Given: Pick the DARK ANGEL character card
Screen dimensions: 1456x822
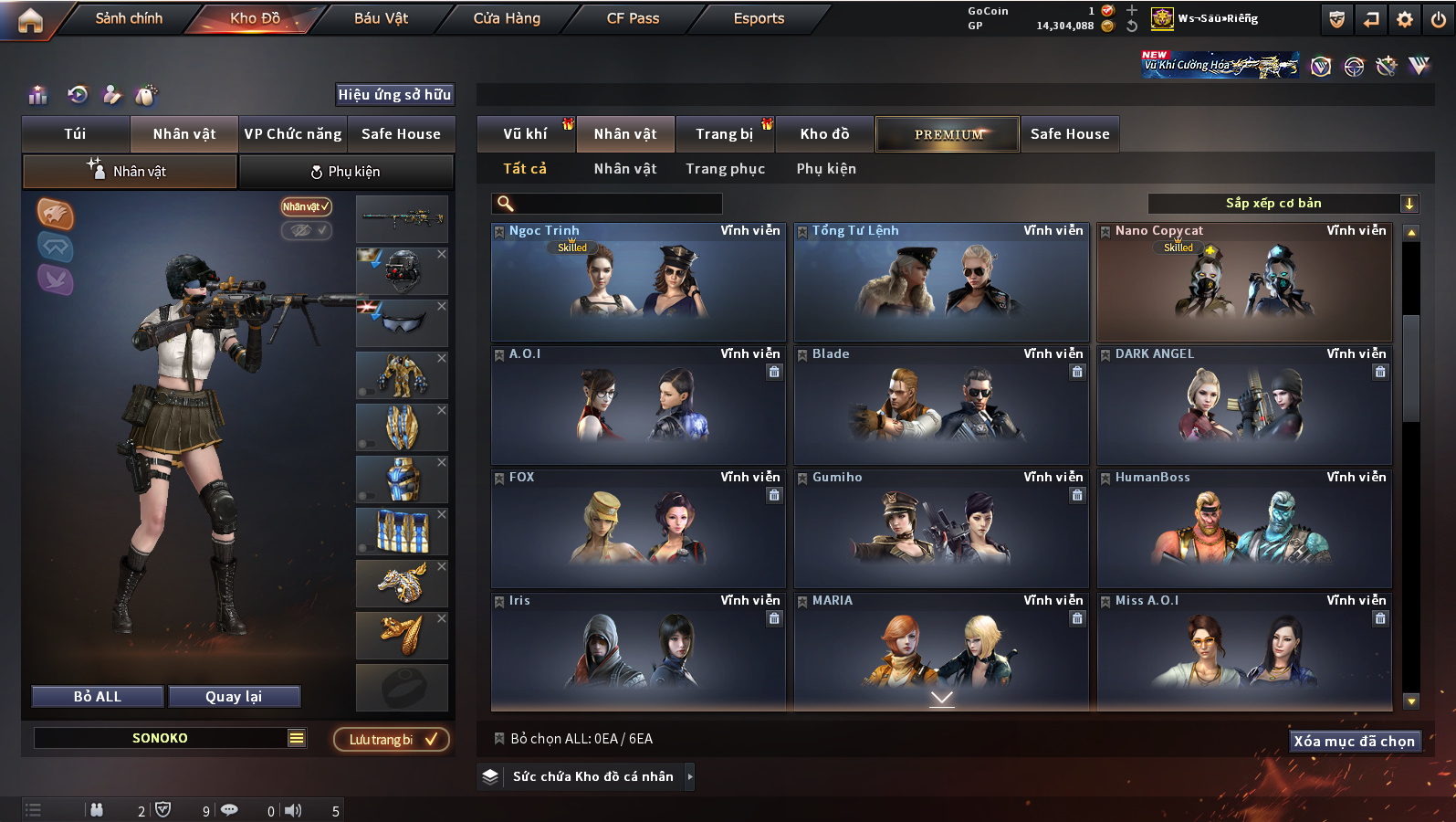Looking at the screenshot, I should (x=1243, y=406).
